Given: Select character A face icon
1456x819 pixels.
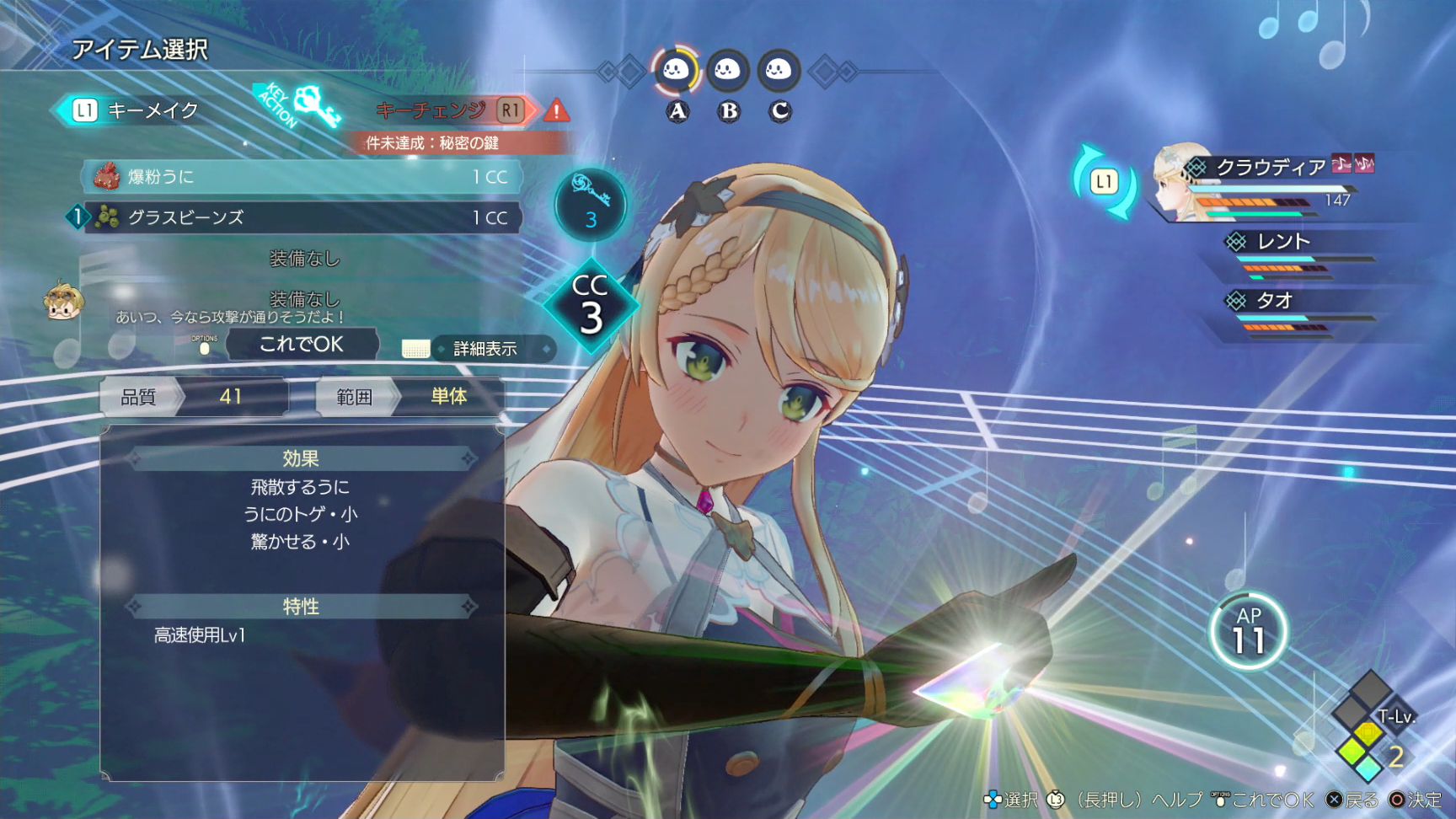Looking at the screenshot, I should 676,72.
